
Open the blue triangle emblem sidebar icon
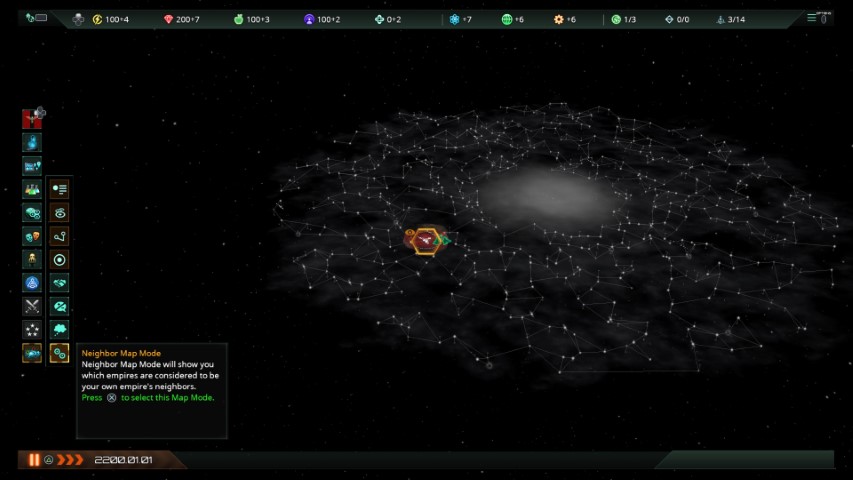click(x=32, y=283)
